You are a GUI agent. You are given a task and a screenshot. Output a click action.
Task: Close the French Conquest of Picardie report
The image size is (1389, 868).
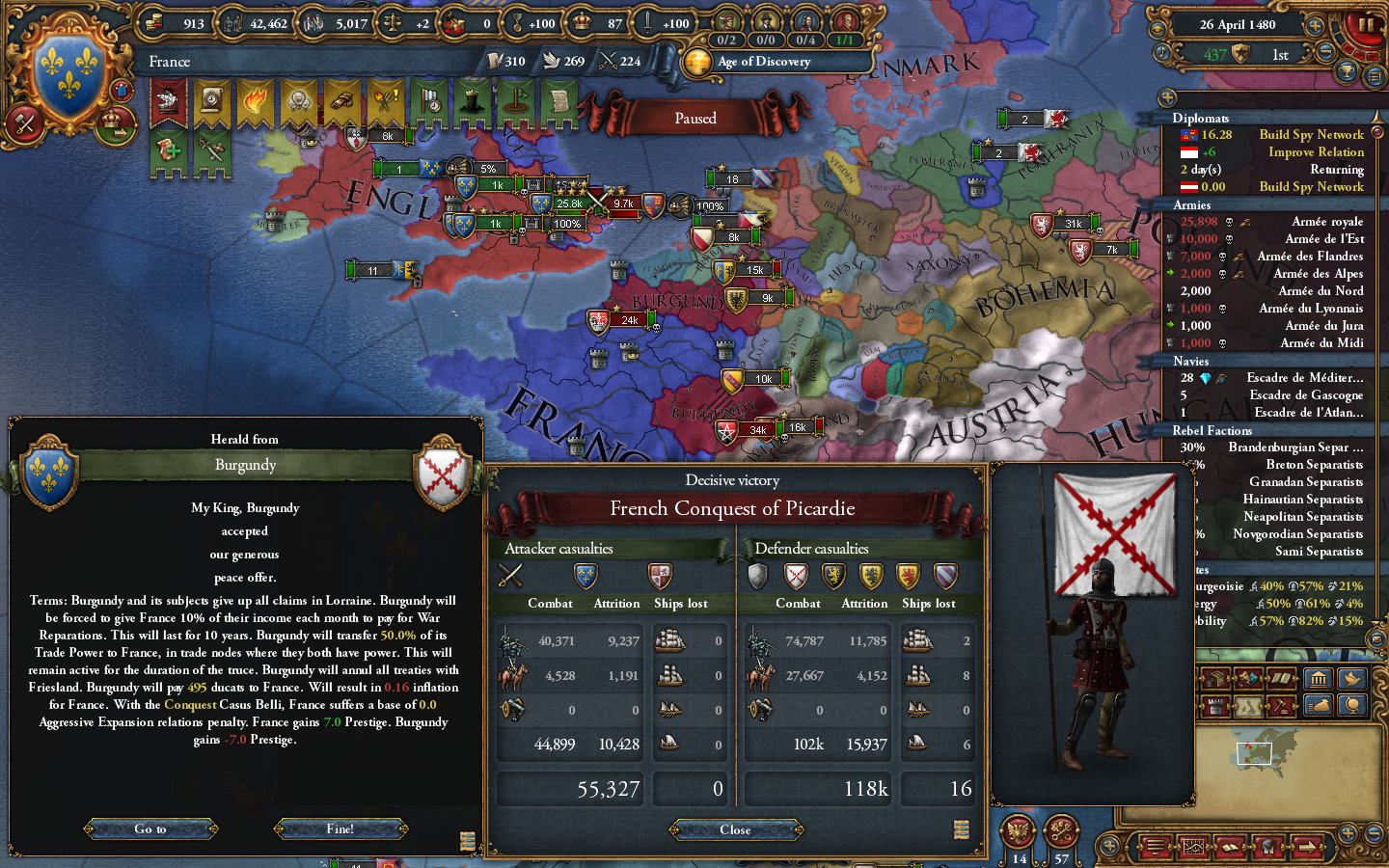[x=735, y=829]
